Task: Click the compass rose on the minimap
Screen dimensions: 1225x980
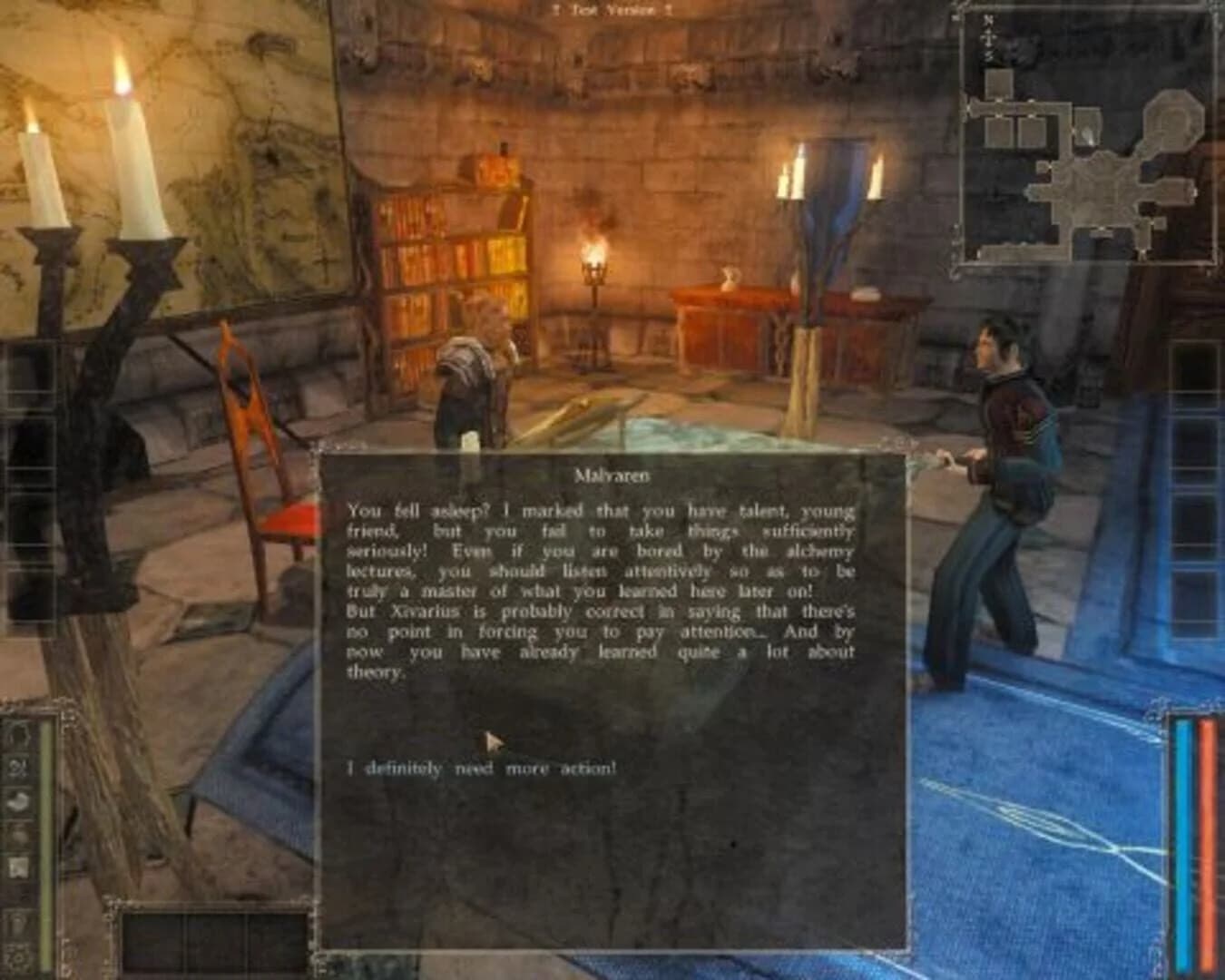Action: point(989,36)
